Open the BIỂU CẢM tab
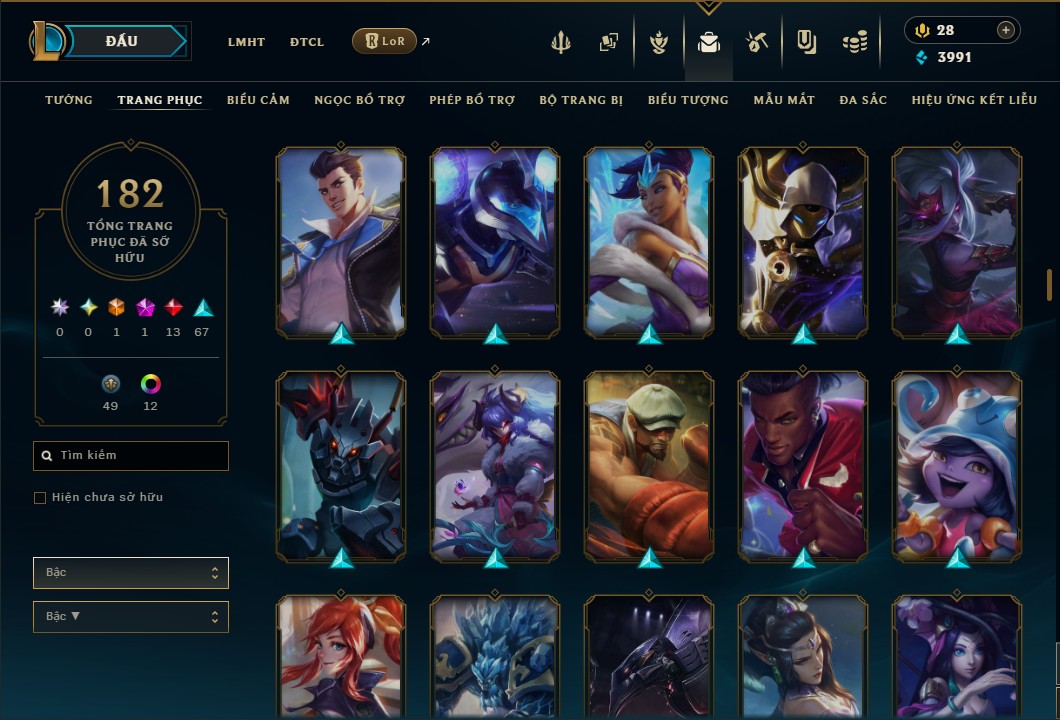 coord(258,100)
